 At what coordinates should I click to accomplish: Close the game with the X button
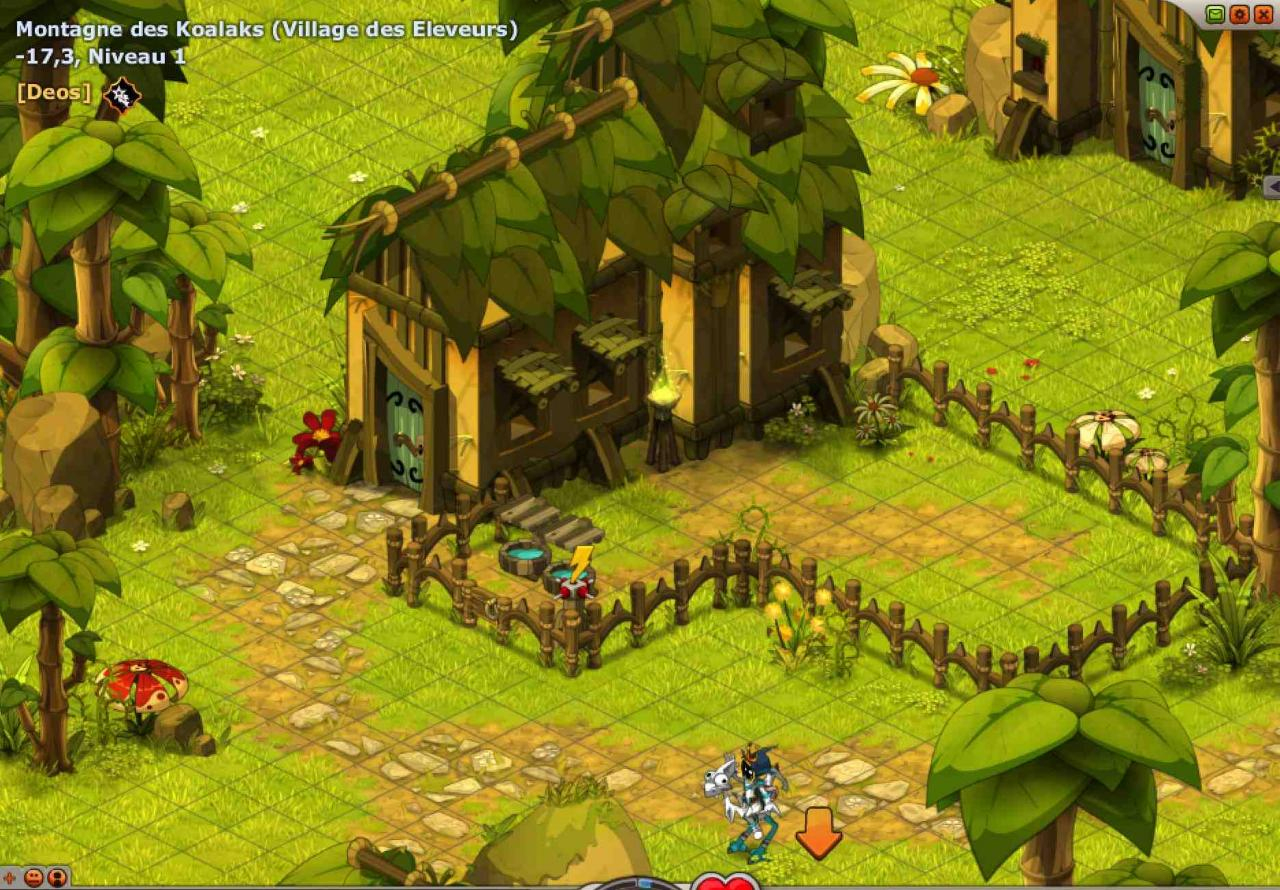coord(1263,14)
